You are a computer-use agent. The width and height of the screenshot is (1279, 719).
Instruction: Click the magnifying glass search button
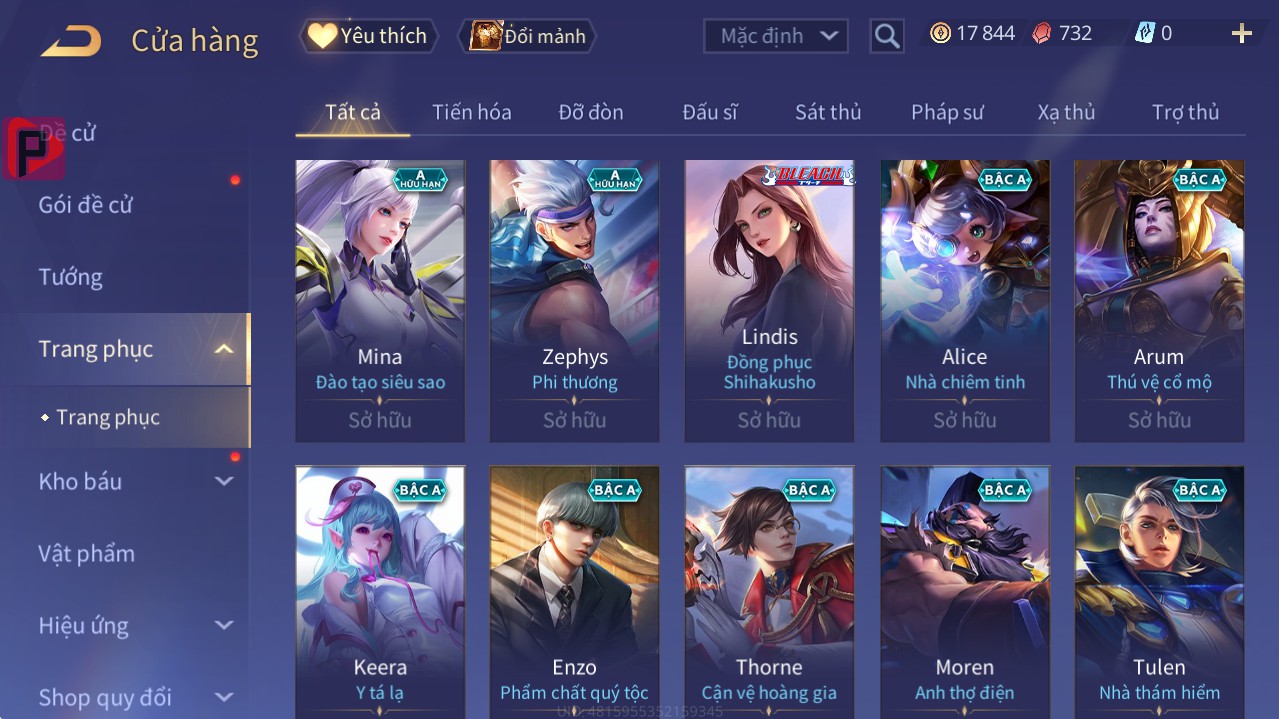click(887, 36)
